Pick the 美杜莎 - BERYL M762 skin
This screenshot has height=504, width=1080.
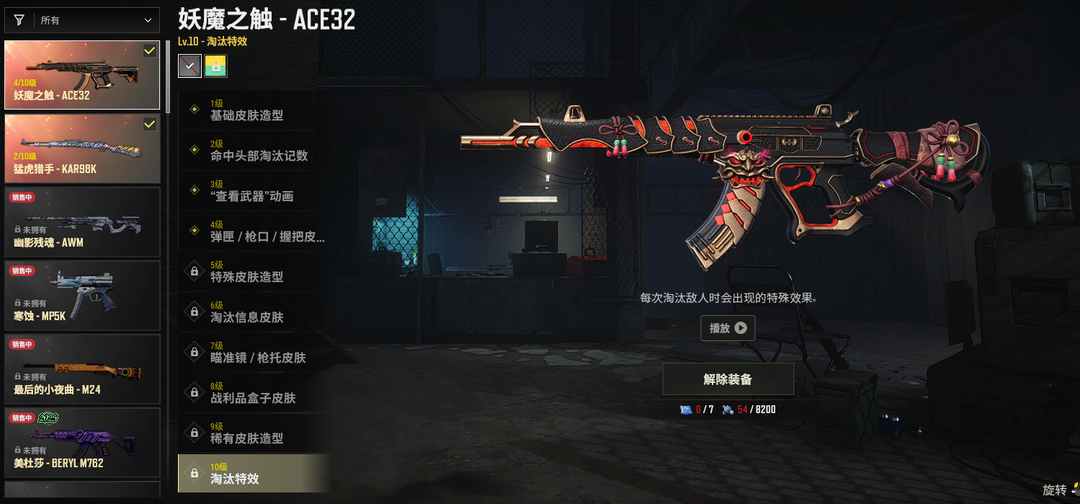[x=82, y=441]
